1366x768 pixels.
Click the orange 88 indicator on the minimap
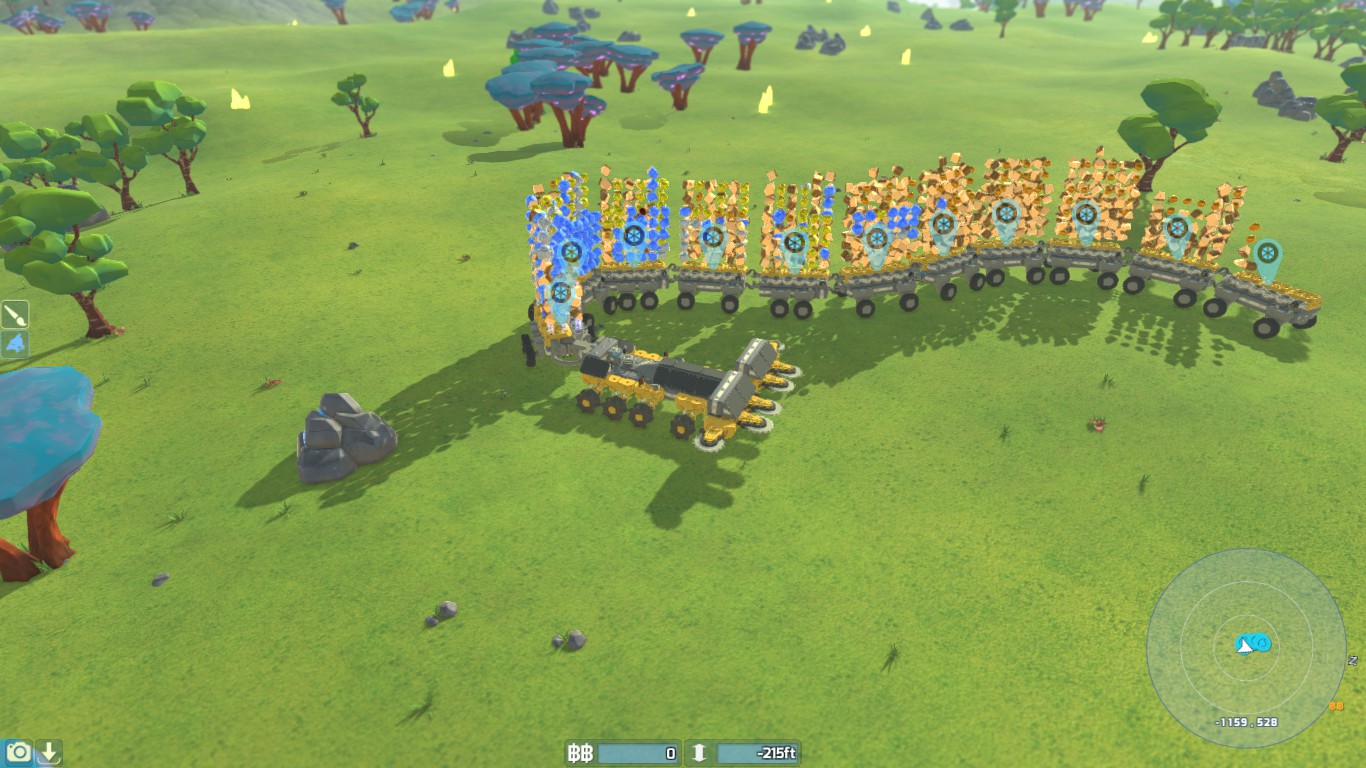(1336, 706)
